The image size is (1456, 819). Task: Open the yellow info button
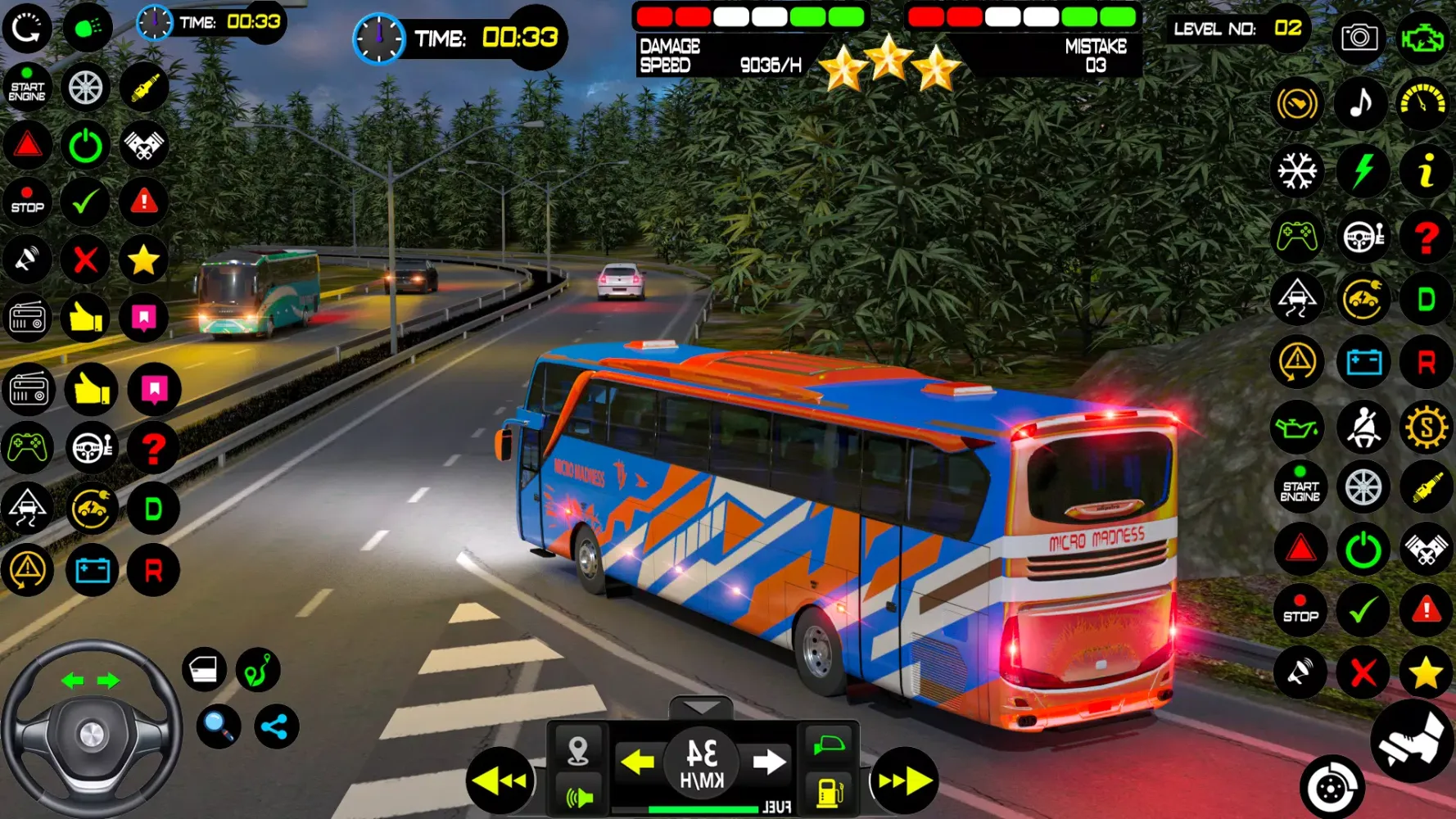point(1426,171)
